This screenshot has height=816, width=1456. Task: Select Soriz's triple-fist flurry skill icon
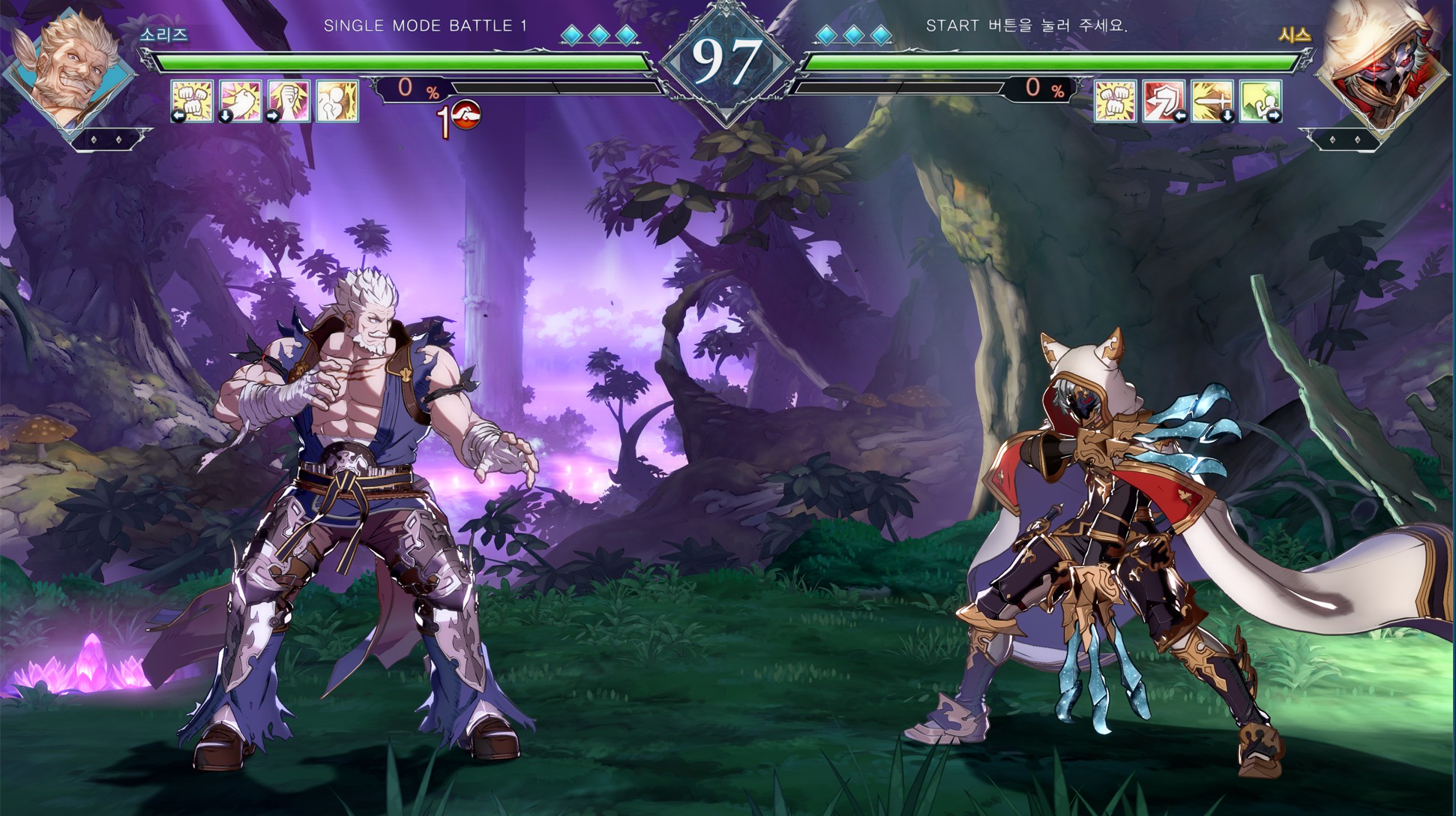tap(193, 100)
